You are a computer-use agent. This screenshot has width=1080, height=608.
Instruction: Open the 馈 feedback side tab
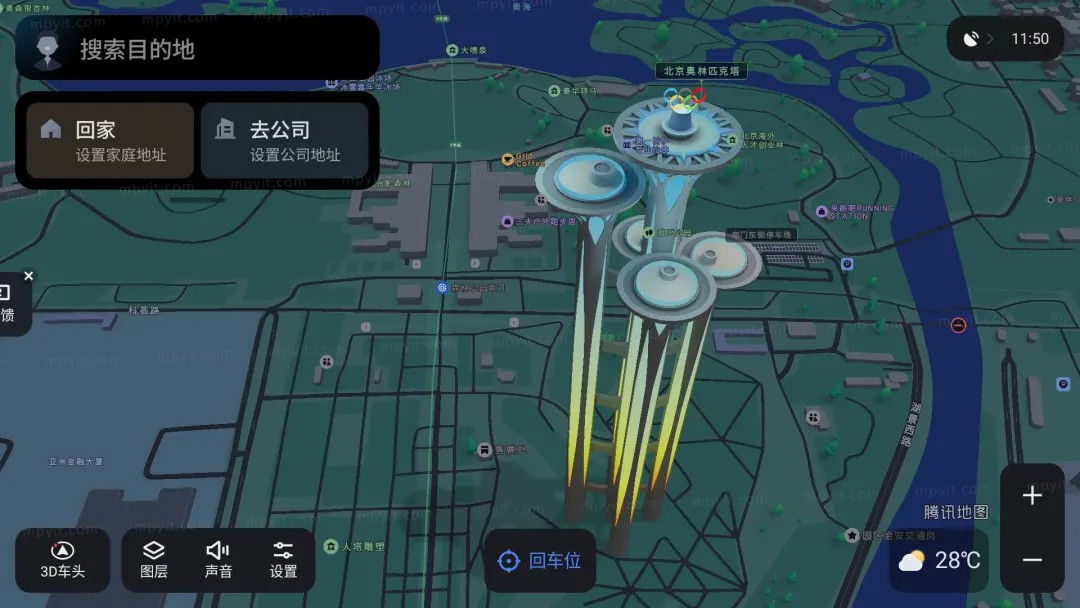(10, 306)
